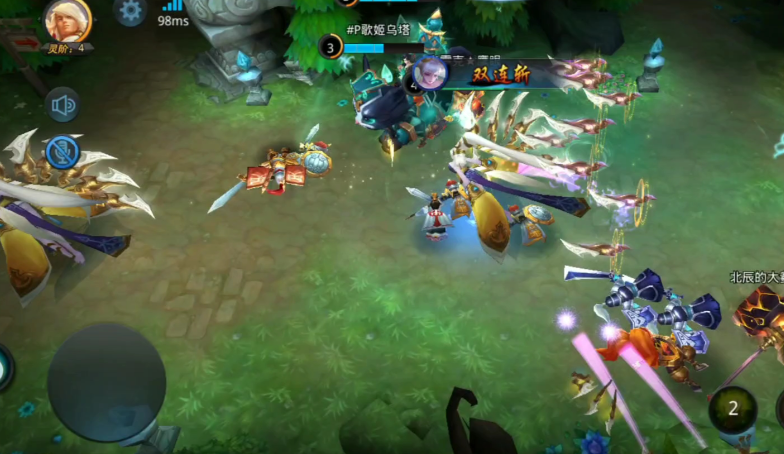
Task: Open the gear settings menu
Action: pyautogui.click(x=129, y=11)
